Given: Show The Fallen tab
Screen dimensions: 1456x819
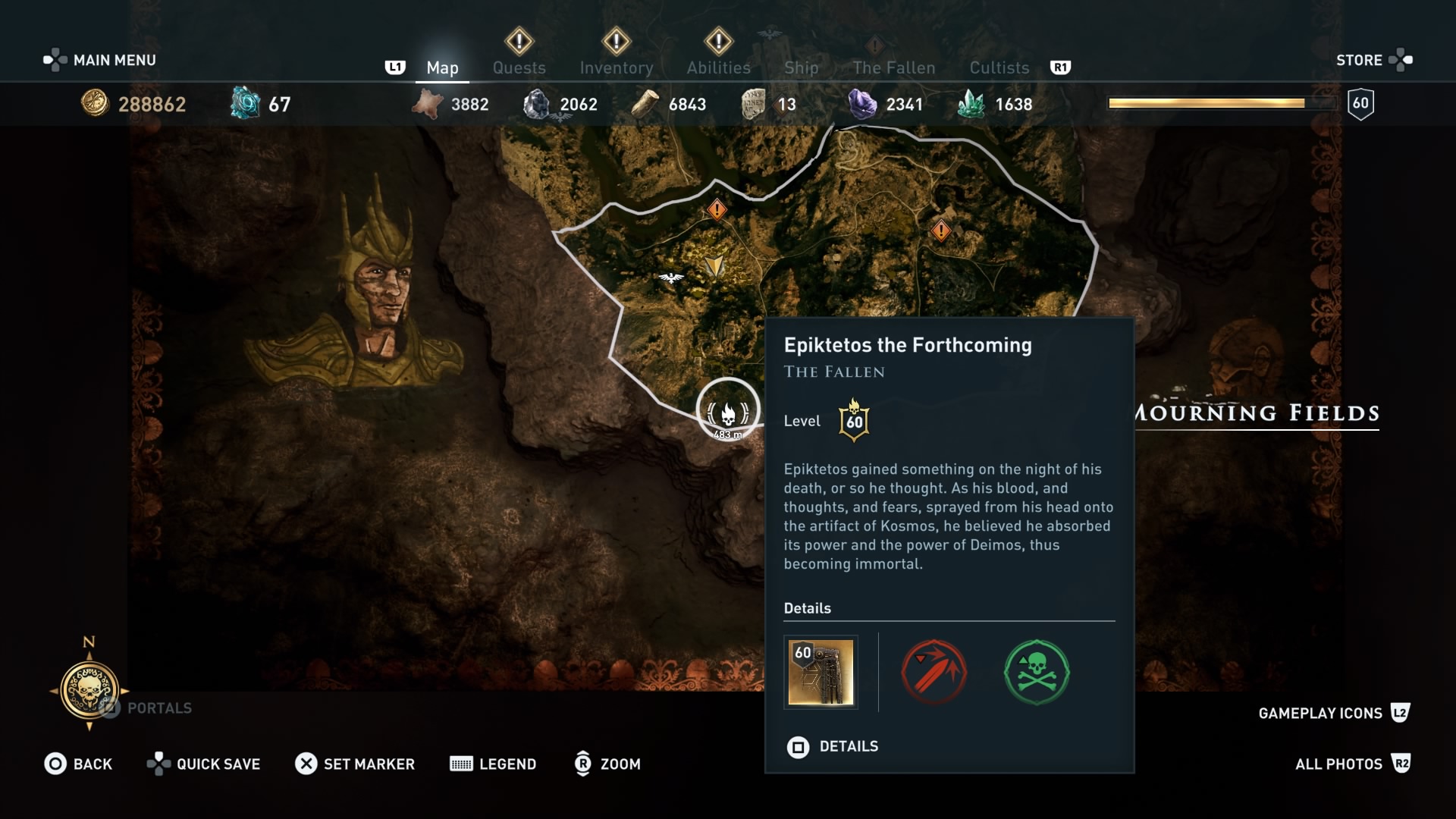Looking at the screenshot, I should click(x=893, y=67).
